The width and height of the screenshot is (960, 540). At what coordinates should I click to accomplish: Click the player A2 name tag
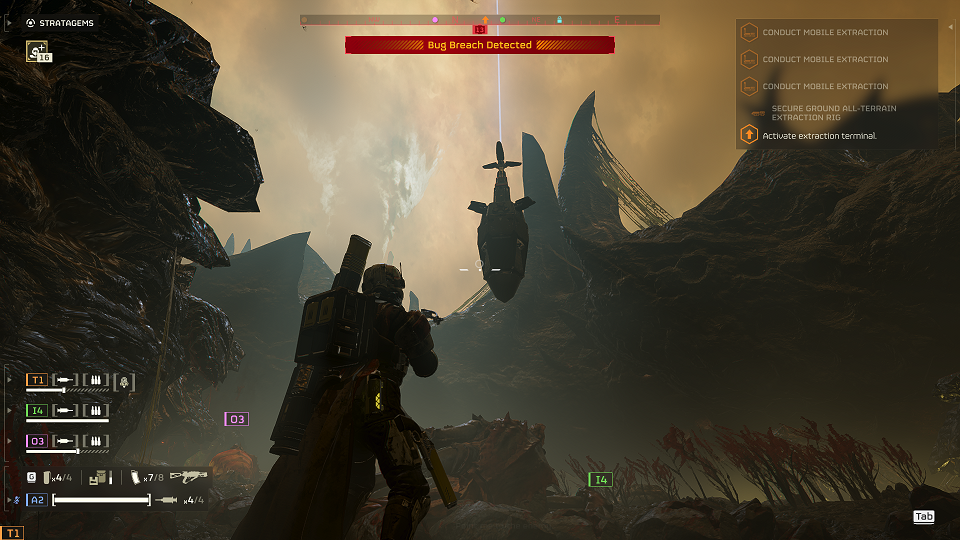click(x=37, y=500)
